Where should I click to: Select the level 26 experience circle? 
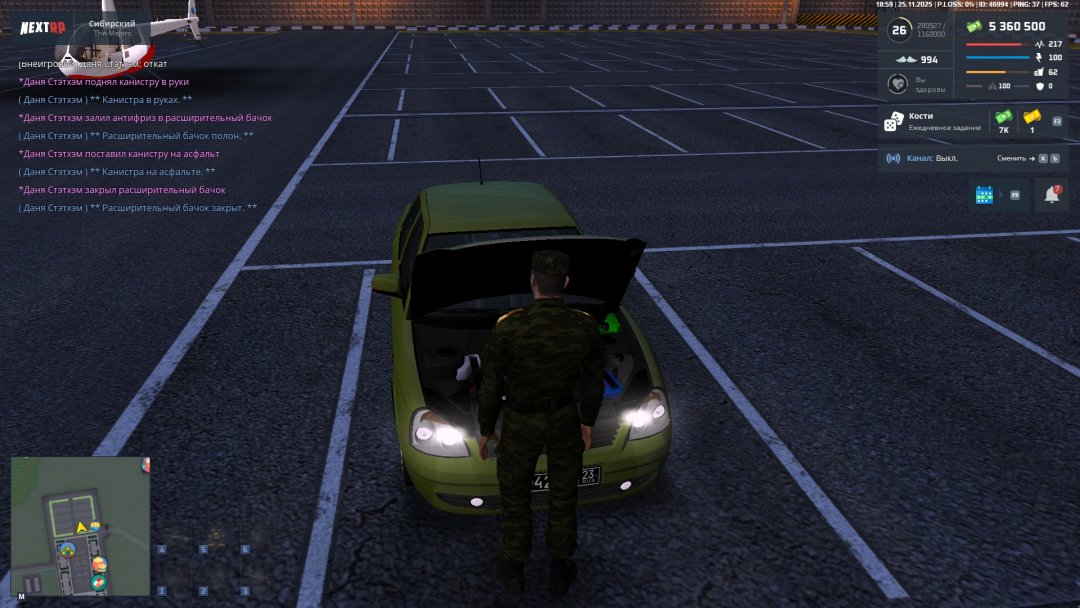899,30
